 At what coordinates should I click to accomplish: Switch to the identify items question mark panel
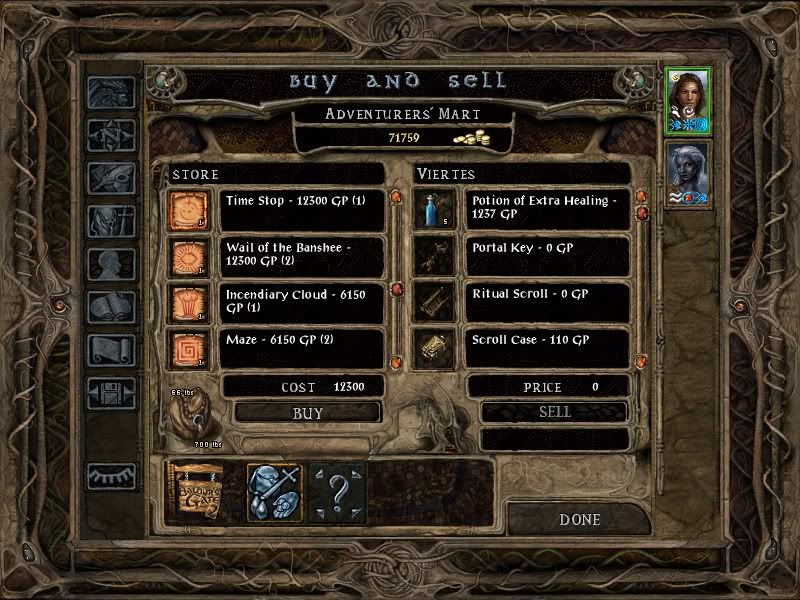[x=337, y=491]
